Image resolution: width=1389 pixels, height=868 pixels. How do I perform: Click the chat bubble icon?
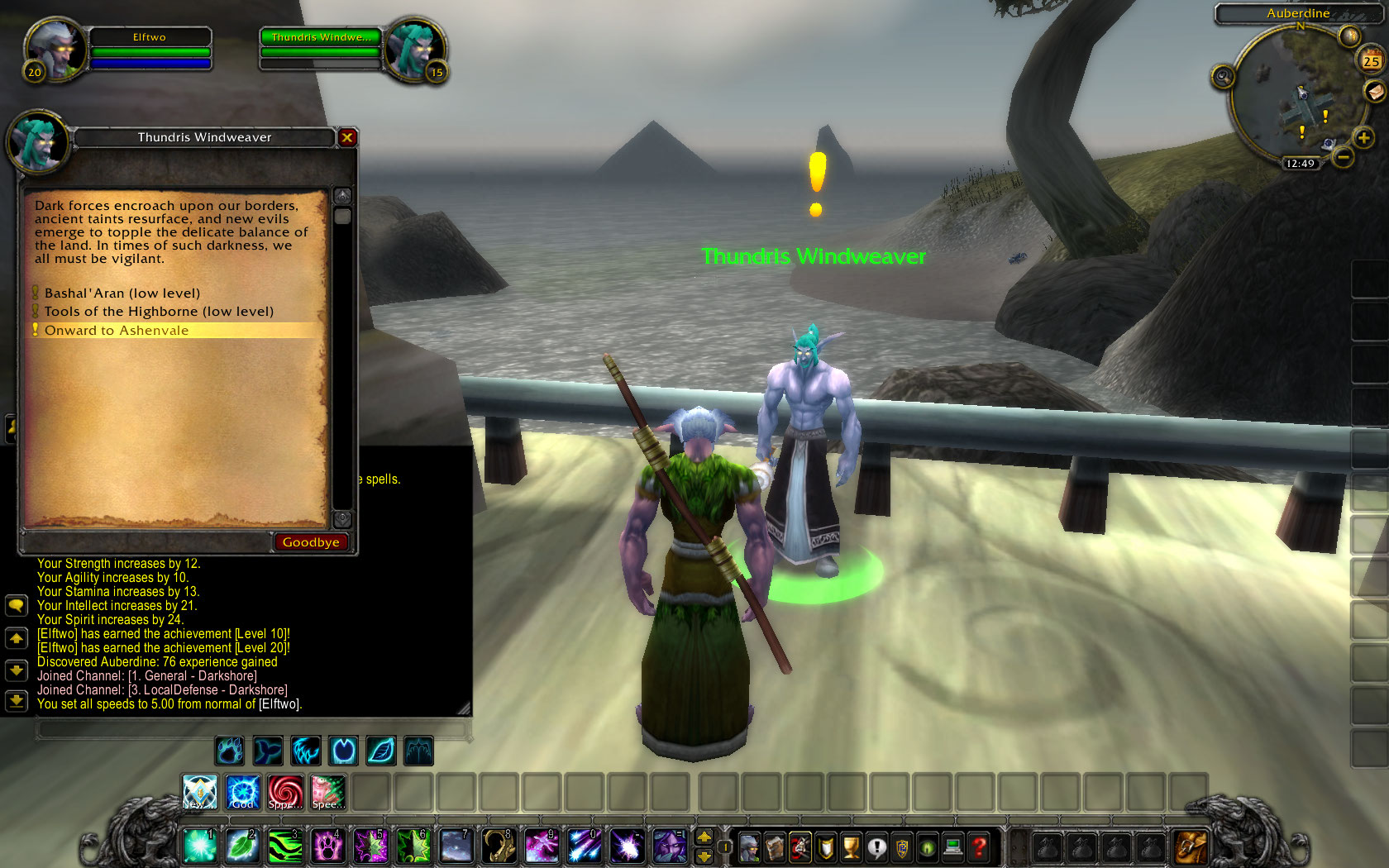[x=17, y=605]
